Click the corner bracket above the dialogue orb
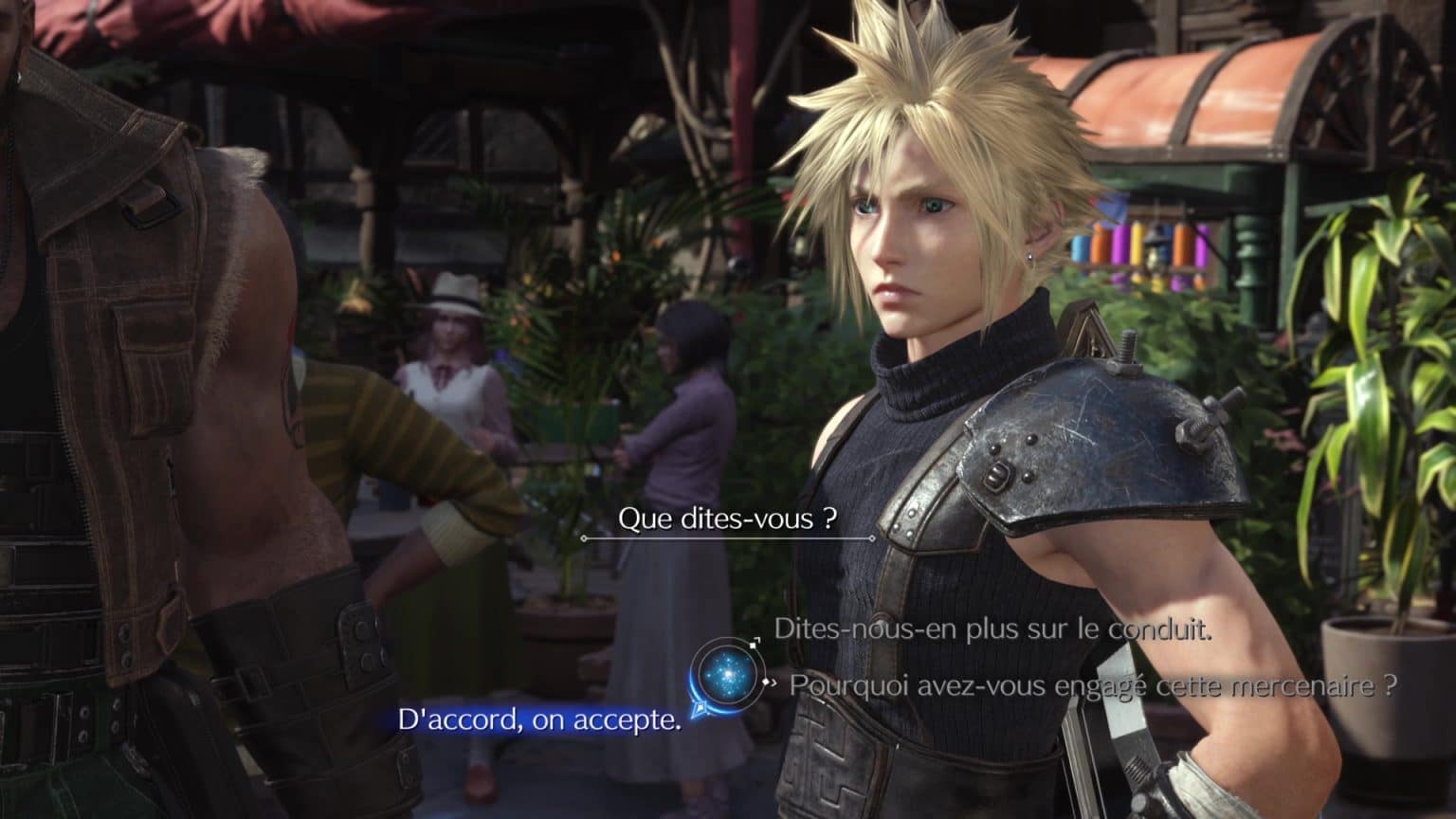Image resolution: width=1456 pixels, height=819 pixels. [758, 638]
